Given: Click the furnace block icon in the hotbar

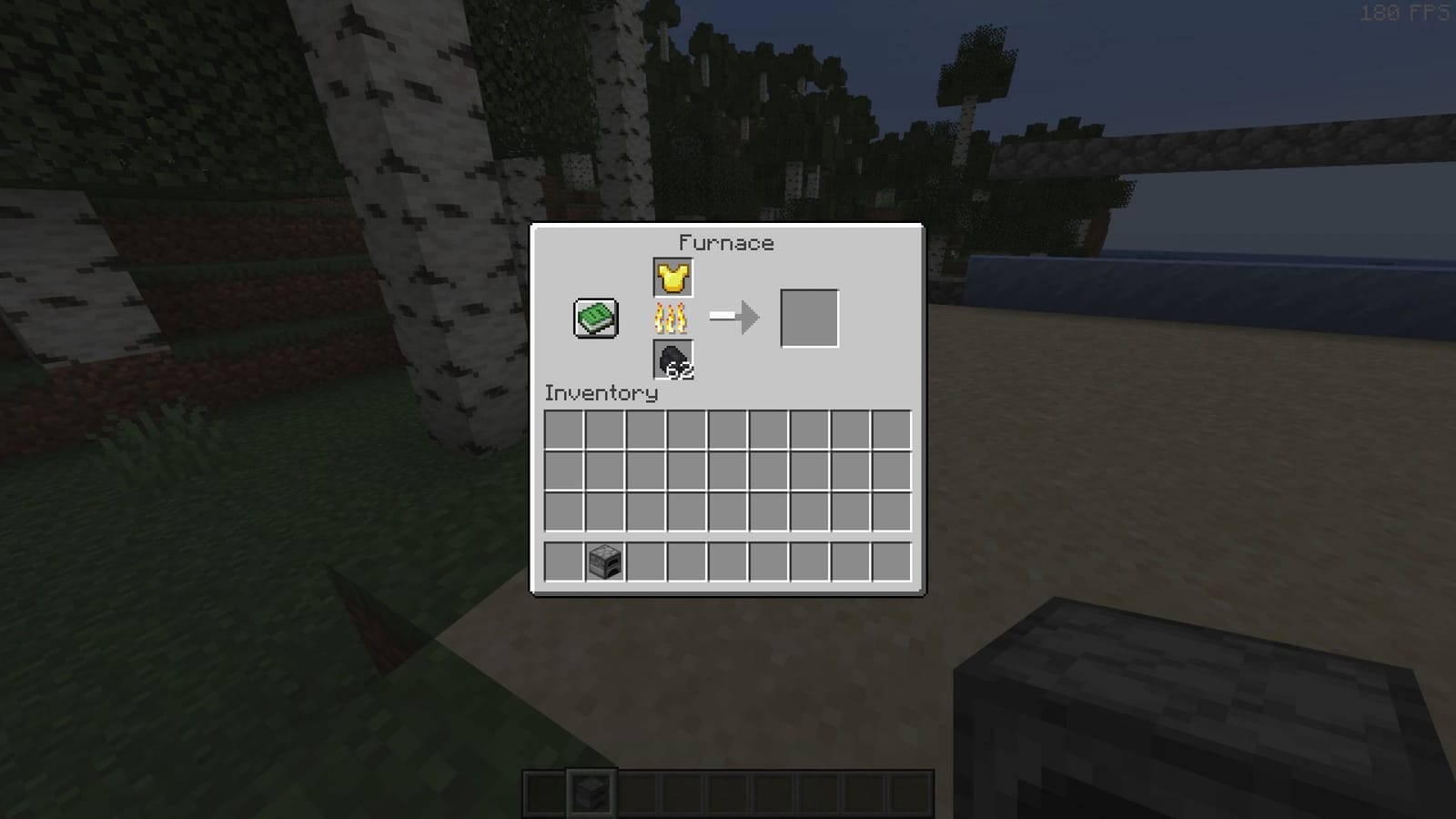Looking at the screenshot, I should pos(590,791).
